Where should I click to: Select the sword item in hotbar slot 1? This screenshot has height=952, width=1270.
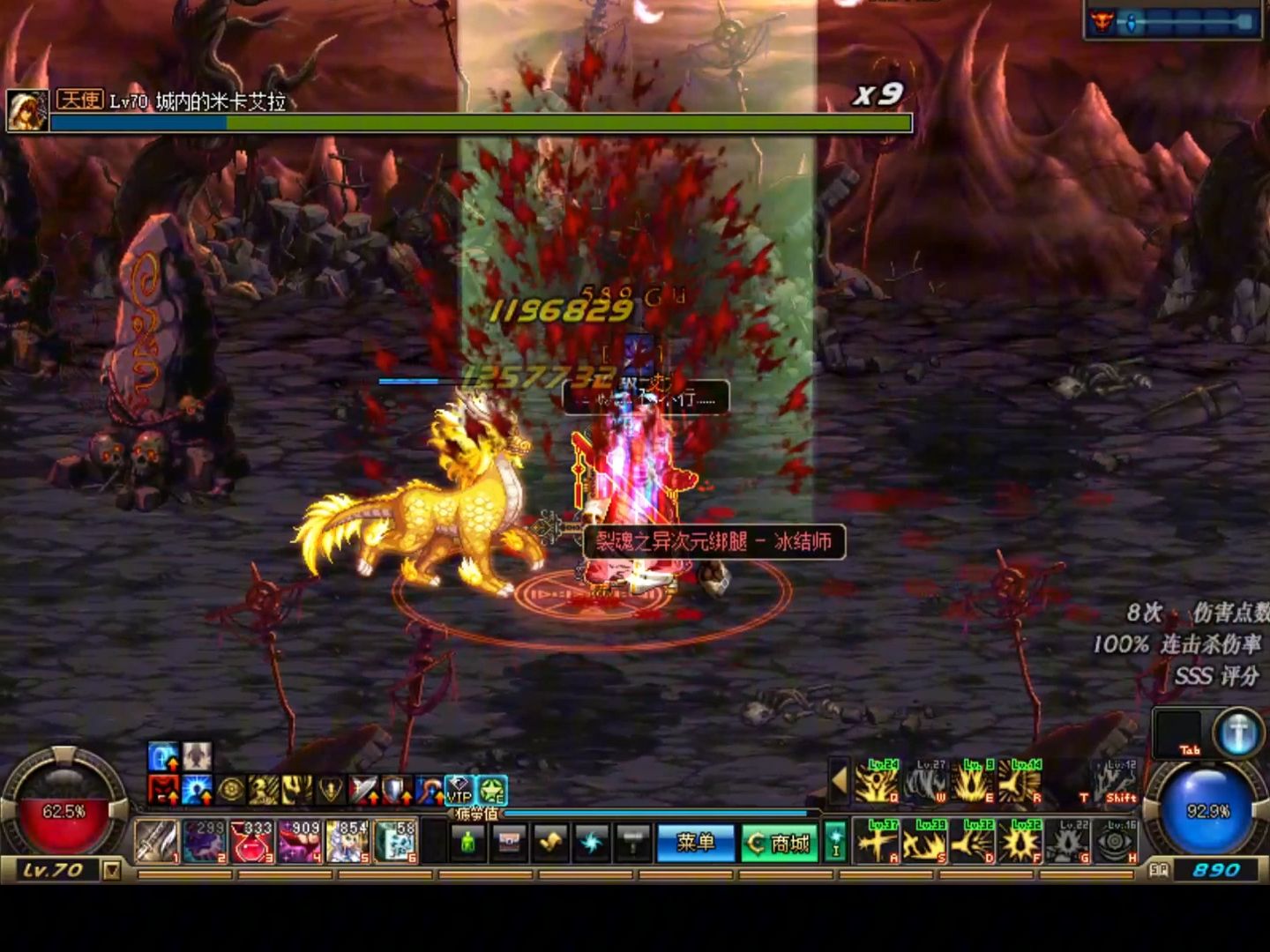(x=157, y=842)
